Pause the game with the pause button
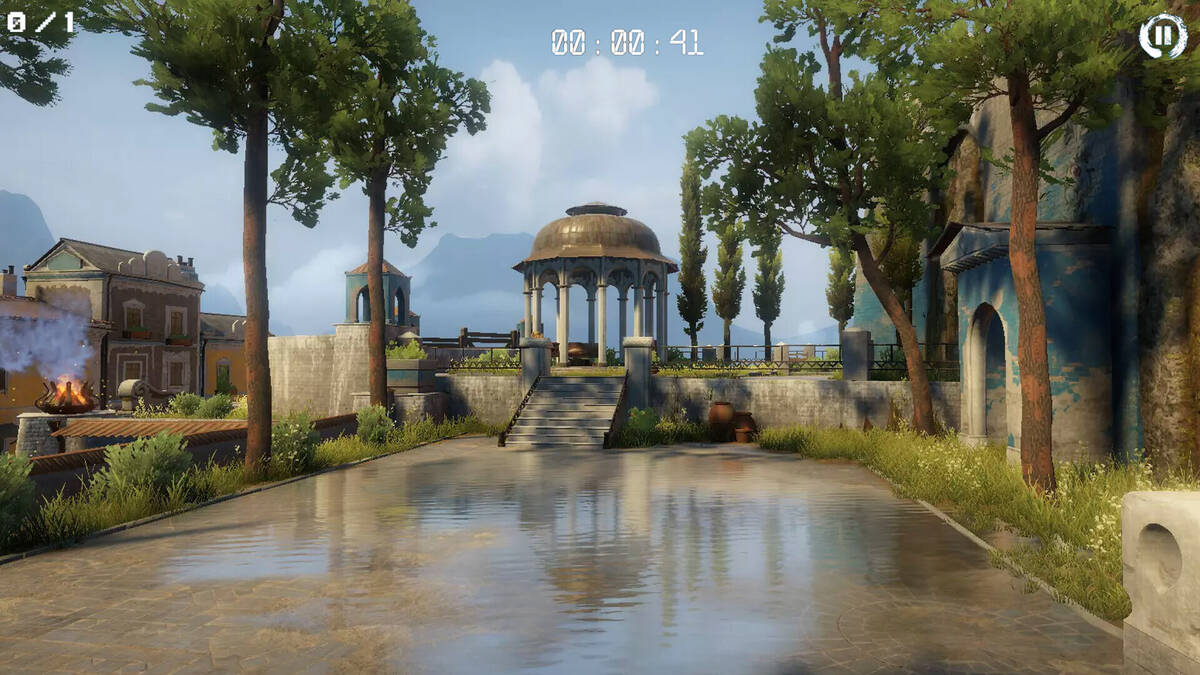Screen dimensions: 1200x675 tap(1162, 36)
